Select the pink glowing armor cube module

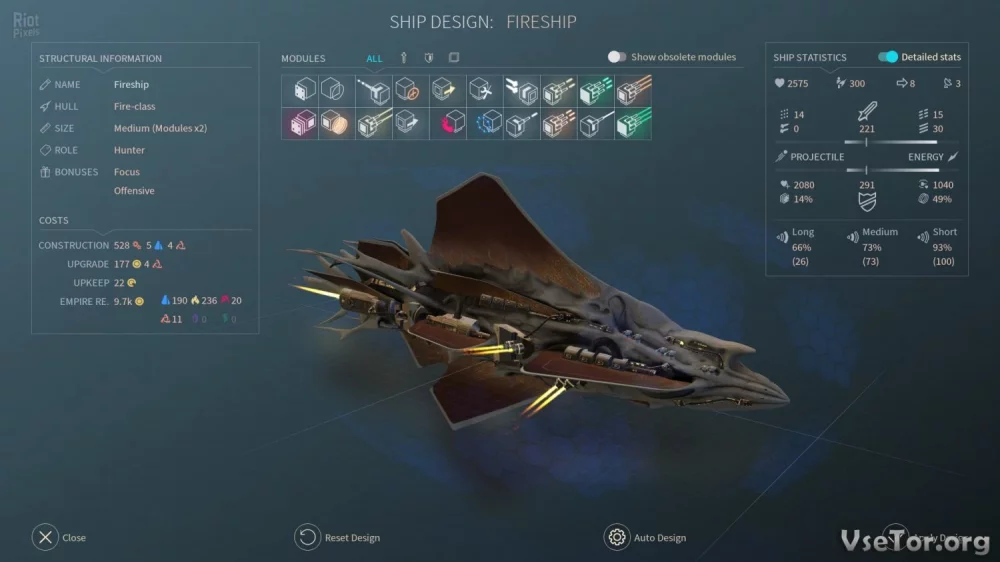(299, 124)
